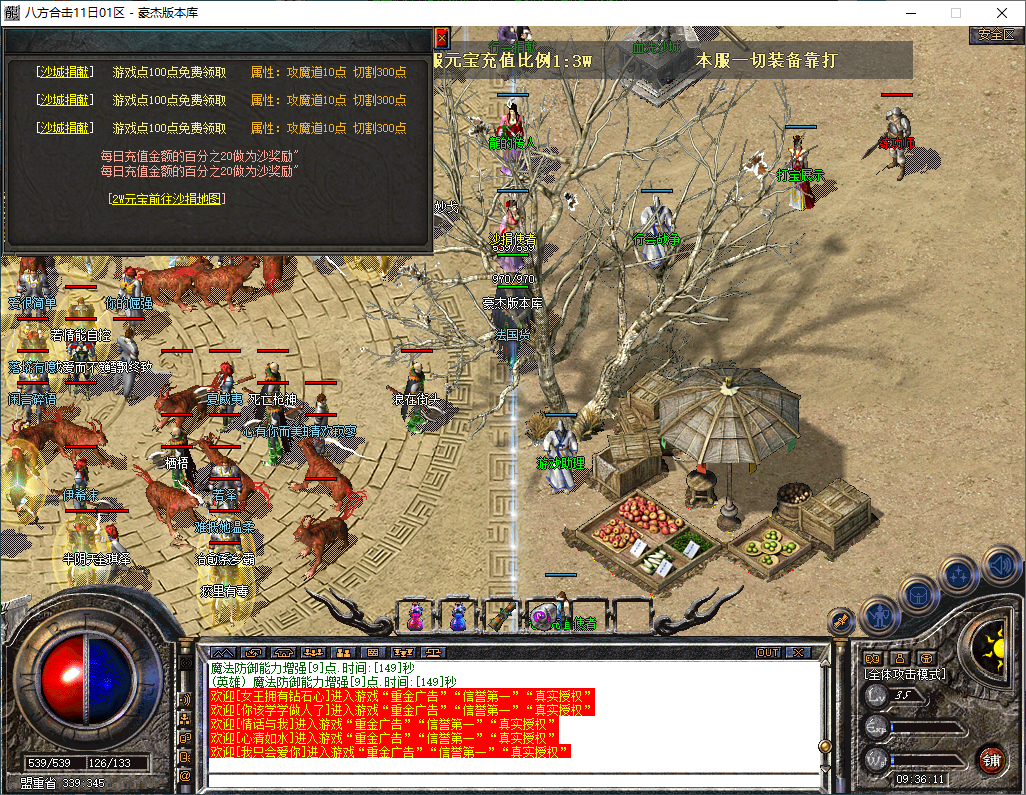Screen dimensions: 1026x795
Task: Toggle sound with the speaker icon
Action: [999, 564]
